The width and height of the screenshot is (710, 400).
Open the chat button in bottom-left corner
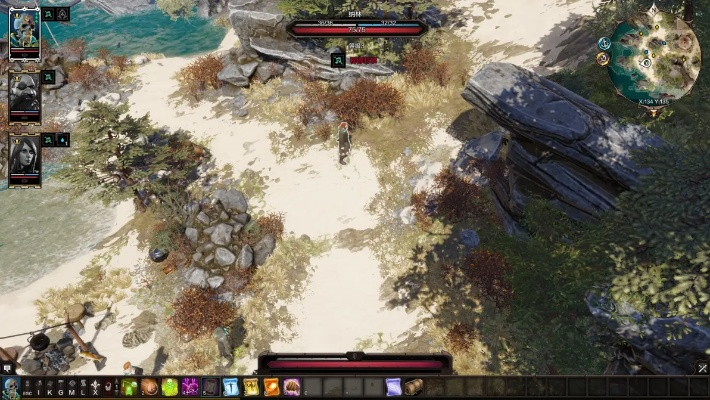click(x=7, y=368)
